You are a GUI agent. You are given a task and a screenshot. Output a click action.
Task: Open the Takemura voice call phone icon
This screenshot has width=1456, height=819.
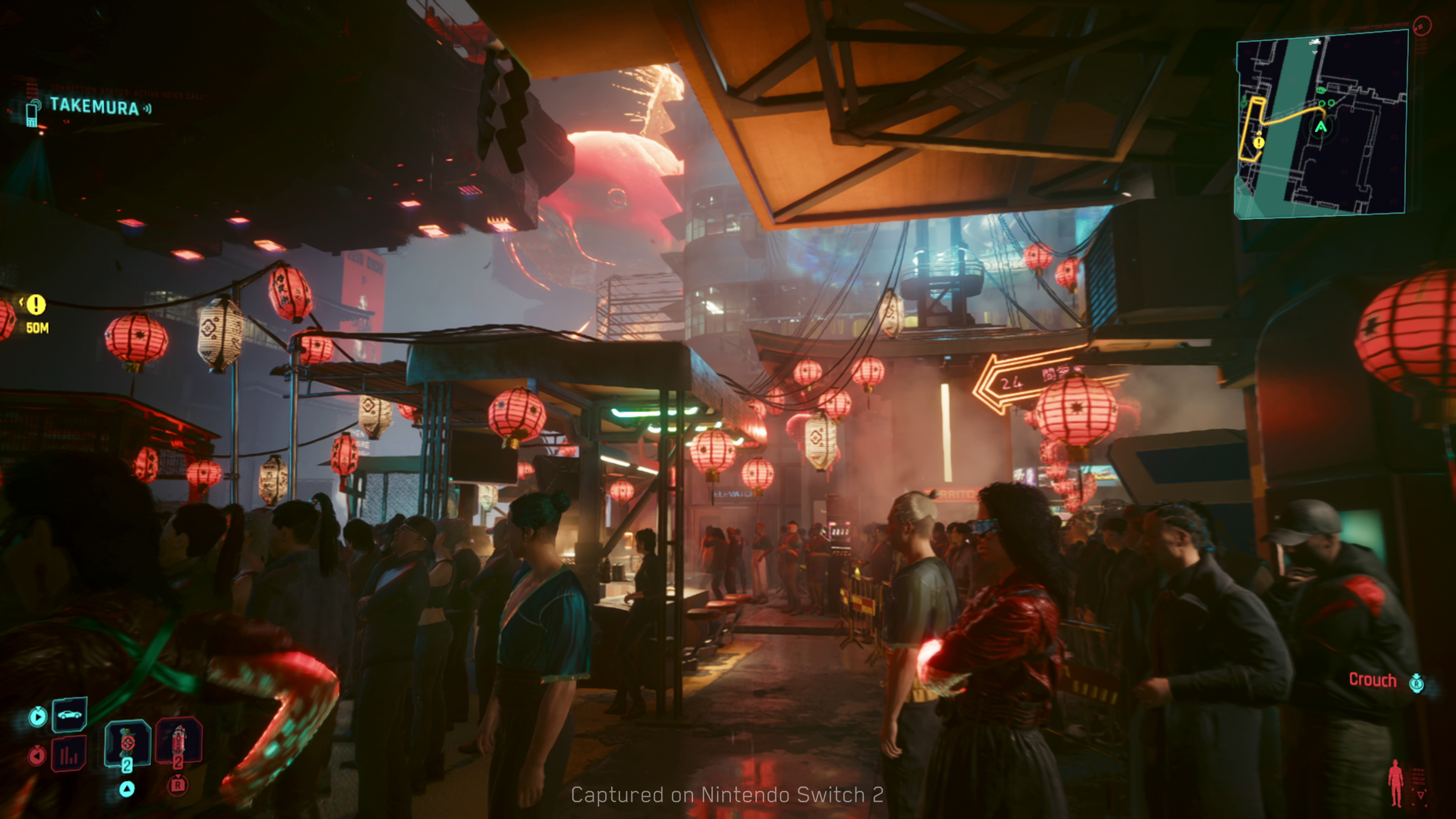pyautogui.click(x=33, y=113)
